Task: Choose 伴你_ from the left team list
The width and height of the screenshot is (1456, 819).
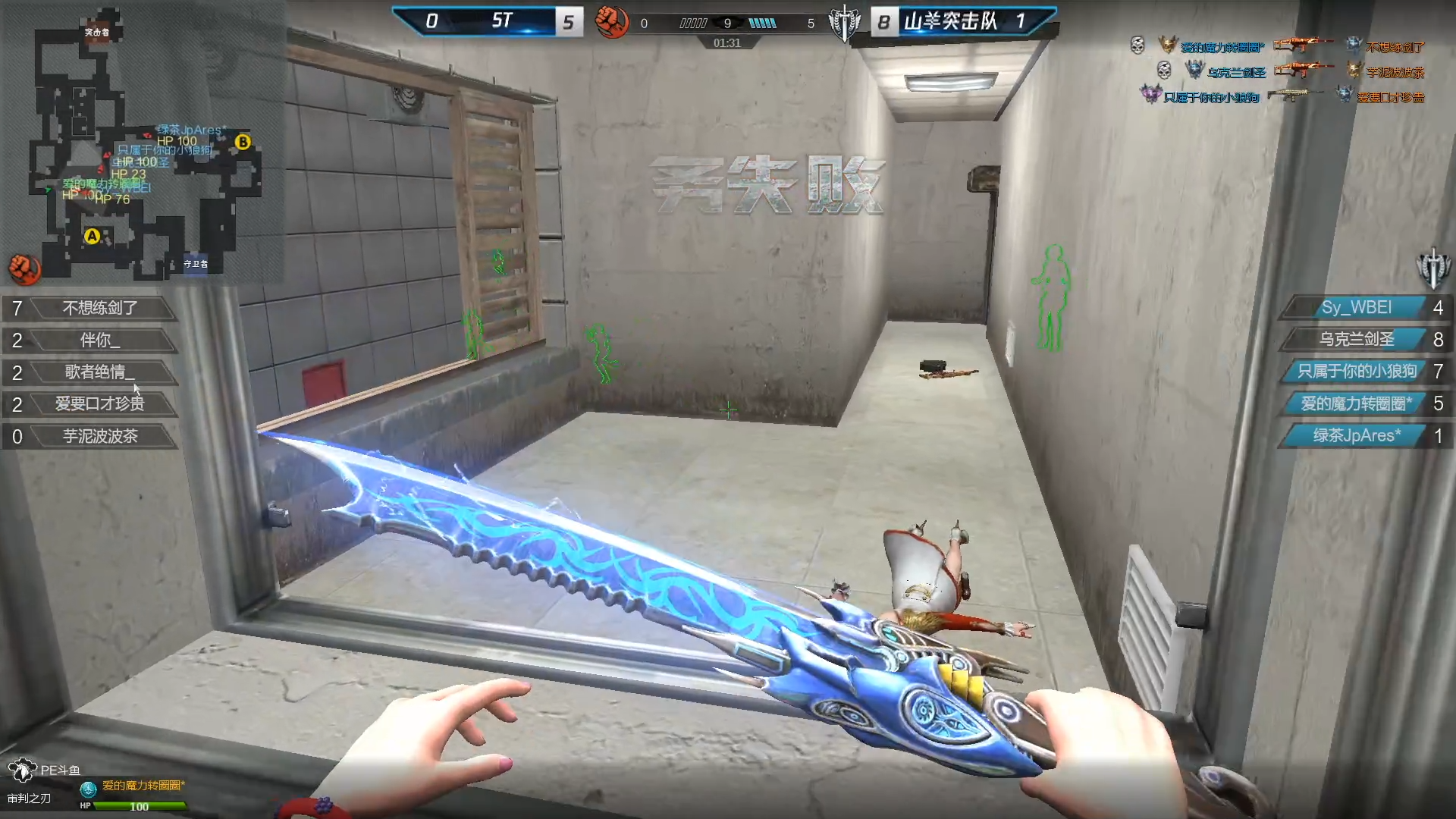Action: coord(99,340)
